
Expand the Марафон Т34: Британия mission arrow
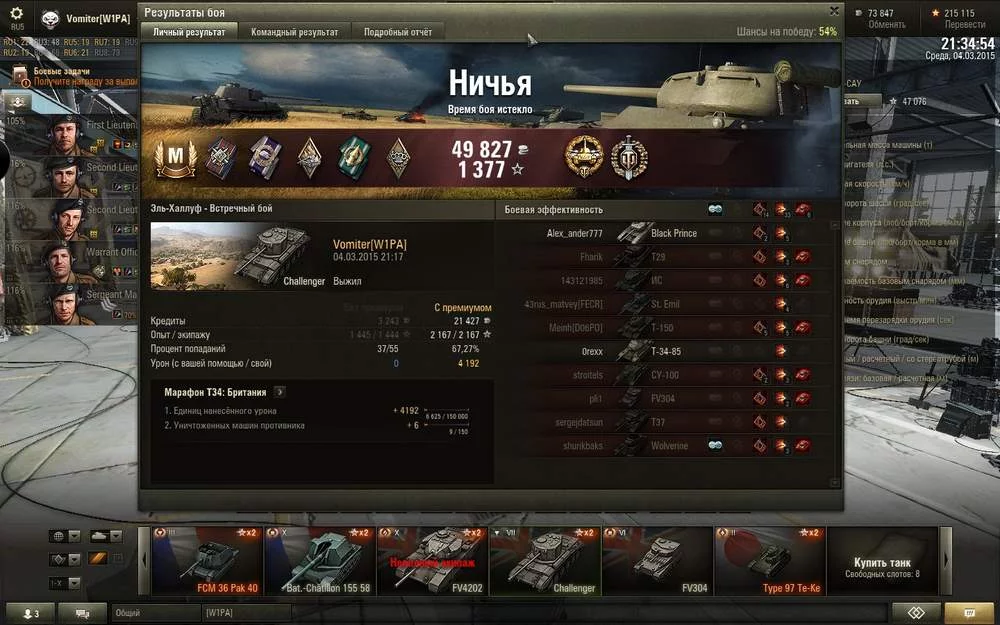point(280,392)
